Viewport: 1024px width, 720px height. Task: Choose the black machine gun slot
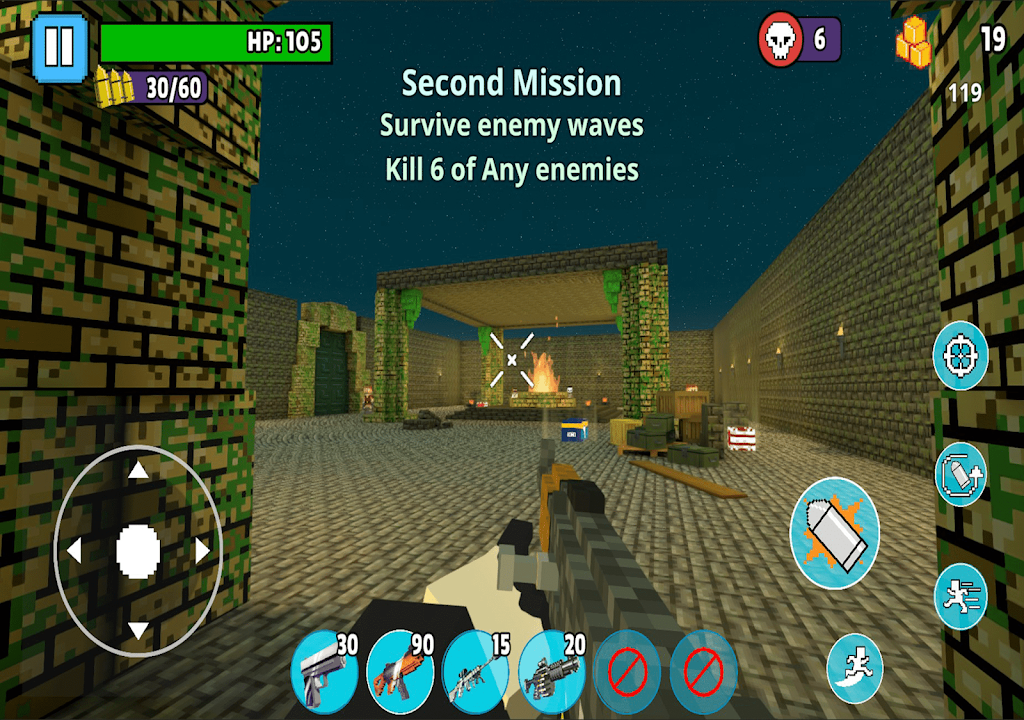point(551,672)
